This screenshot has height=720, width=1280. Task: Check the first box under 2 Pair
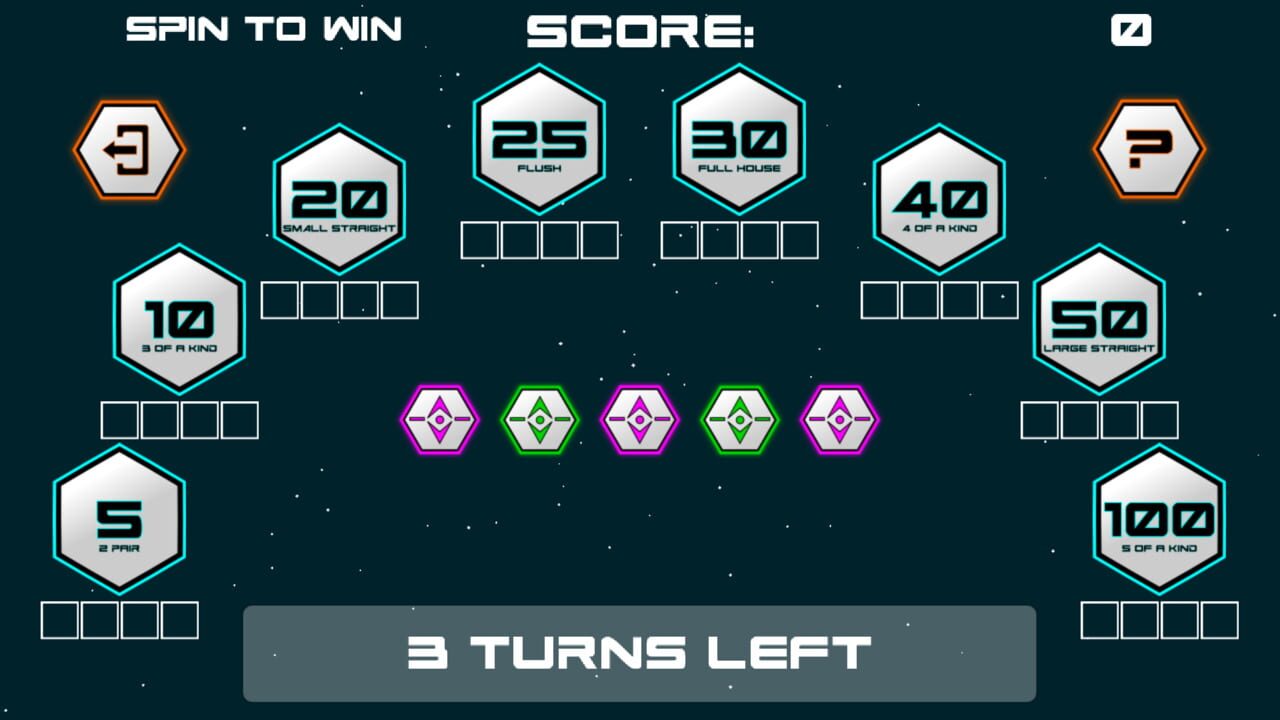pos(58,618)
